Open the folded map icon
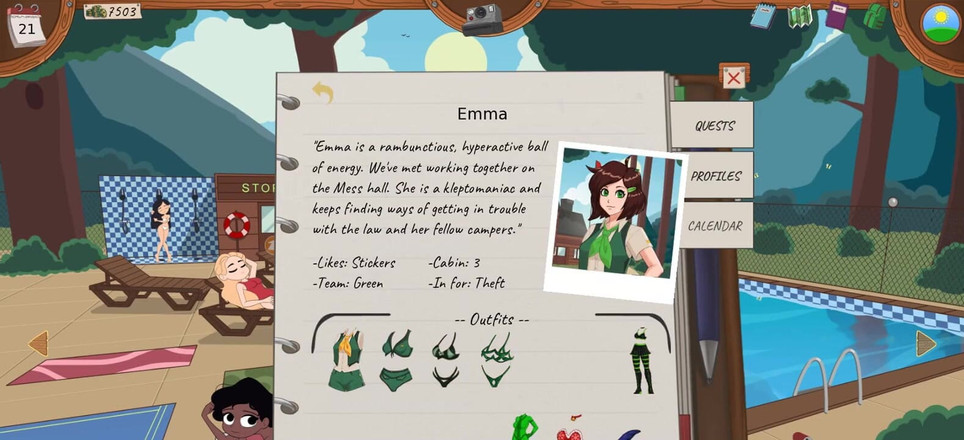 (x=799, y=16)
